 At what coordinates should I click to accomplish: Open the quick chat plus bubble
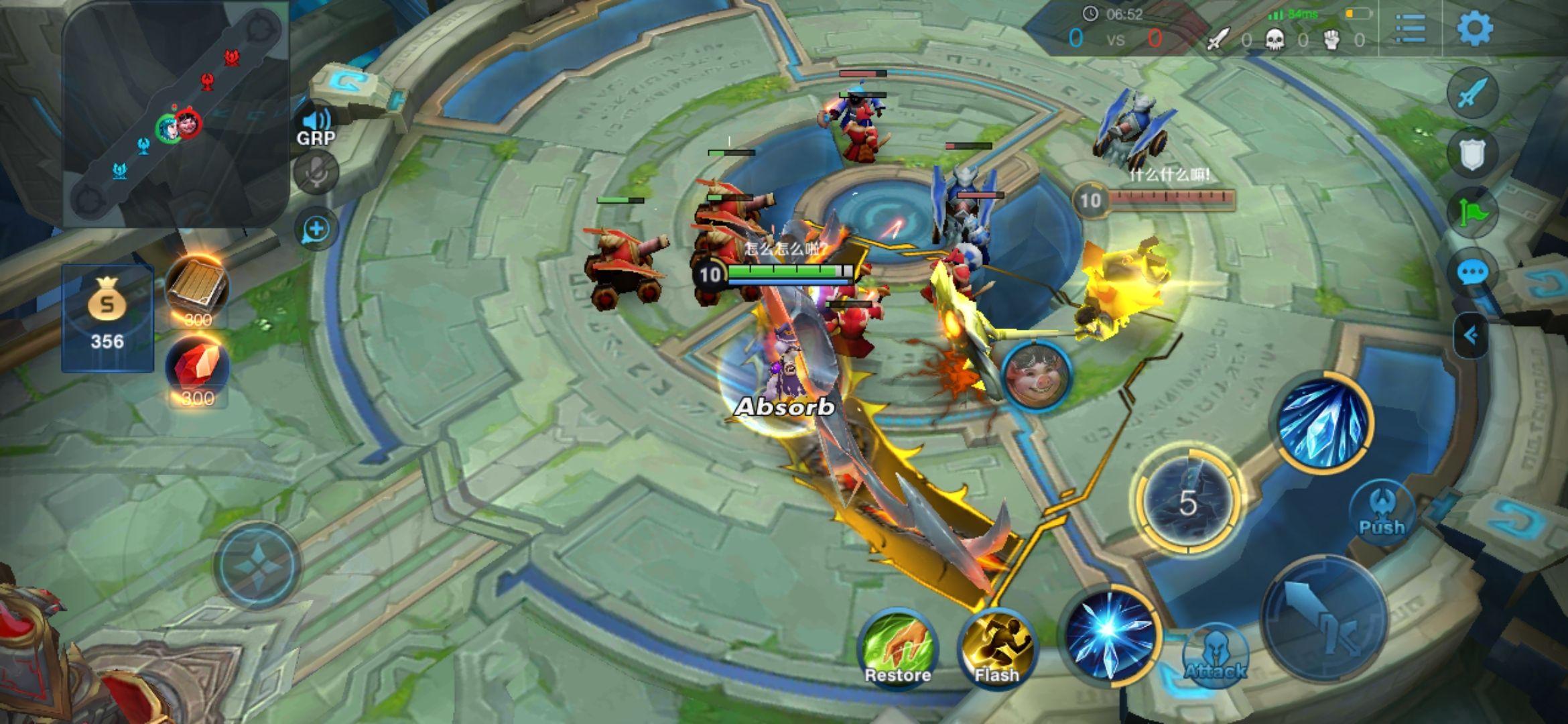(x=316, y=229)
